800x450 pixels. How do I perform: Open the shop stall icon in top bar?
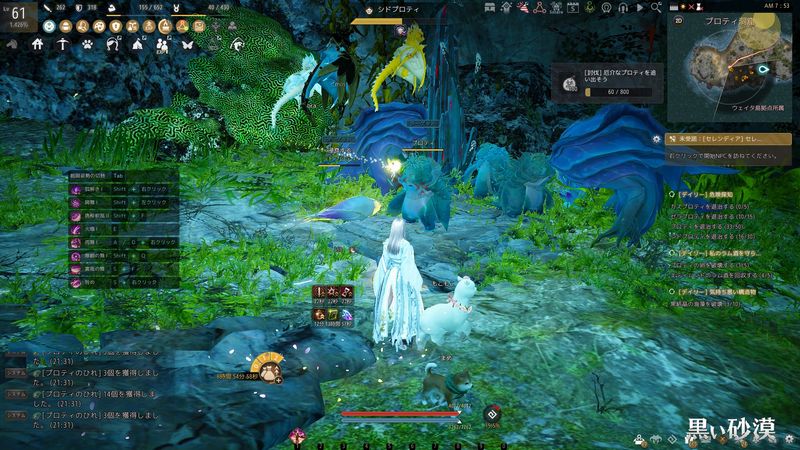[x=490, y=7]
